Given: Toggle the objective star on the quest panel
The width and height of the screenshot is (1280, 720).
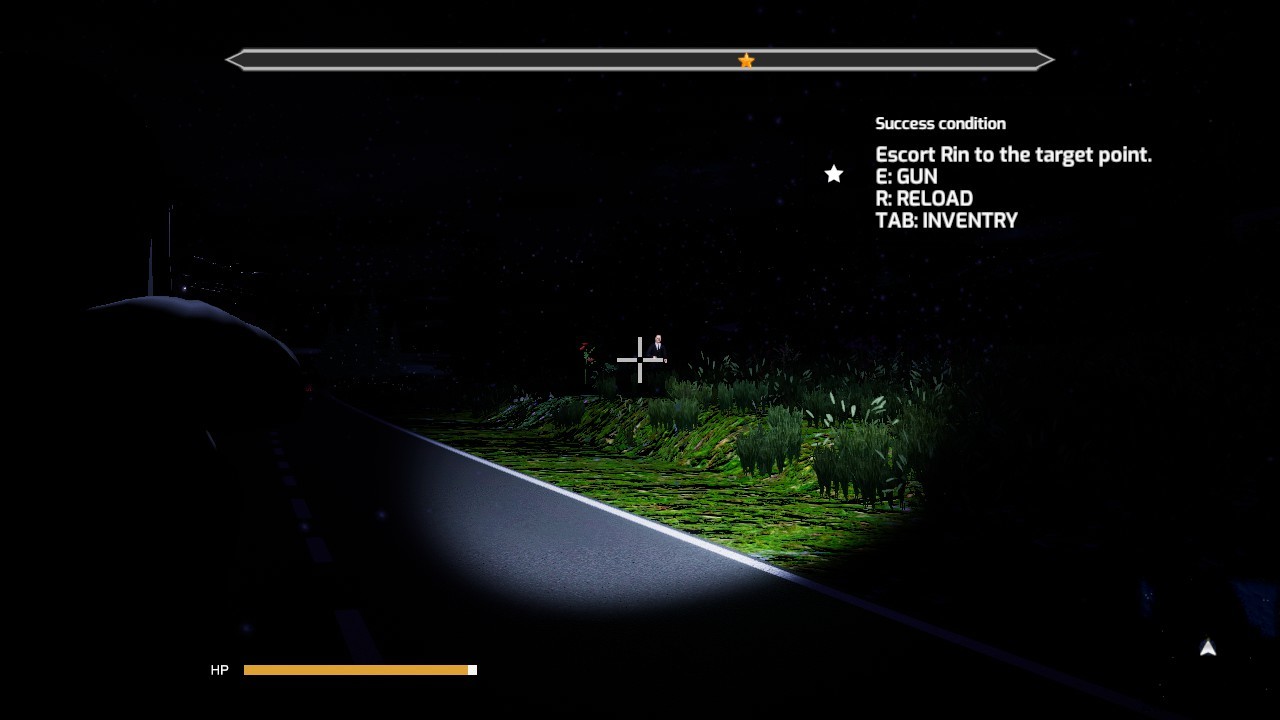Looking at the screenshot, I should [833, 174].
